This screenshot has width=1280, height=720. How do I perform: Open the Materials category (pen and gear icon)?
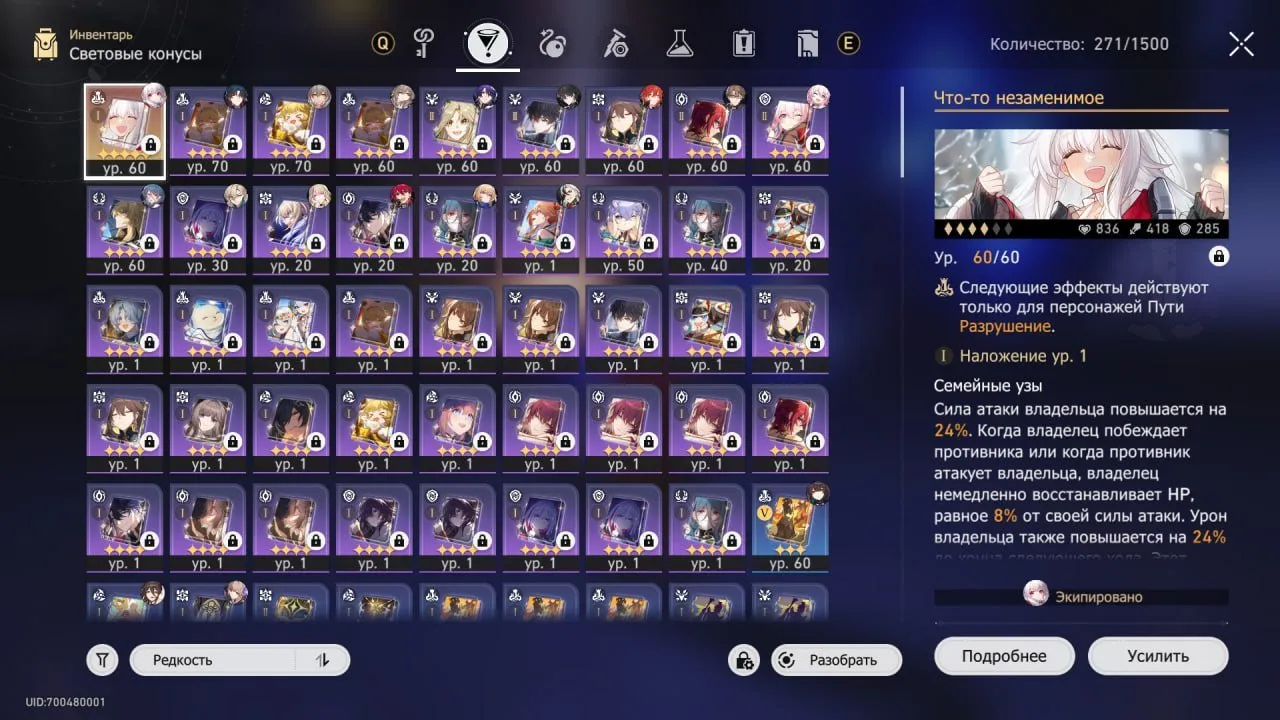click(x=617, y=44)
